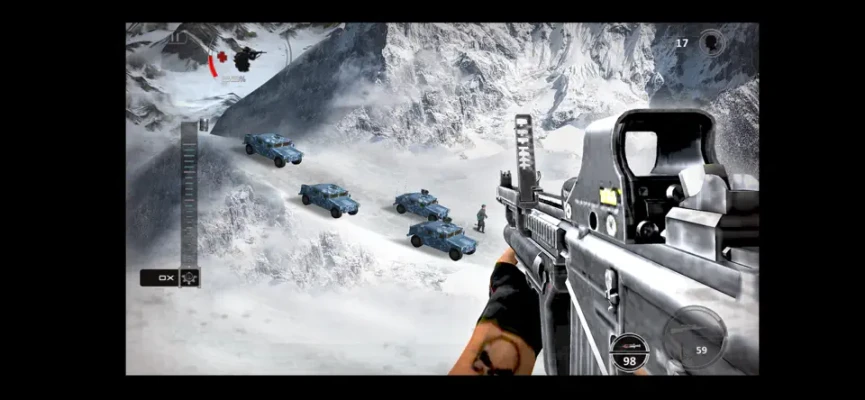Switch weapon via the rifle icon
The height and width of the screenshot is (400, 865).
coord(630,346)
